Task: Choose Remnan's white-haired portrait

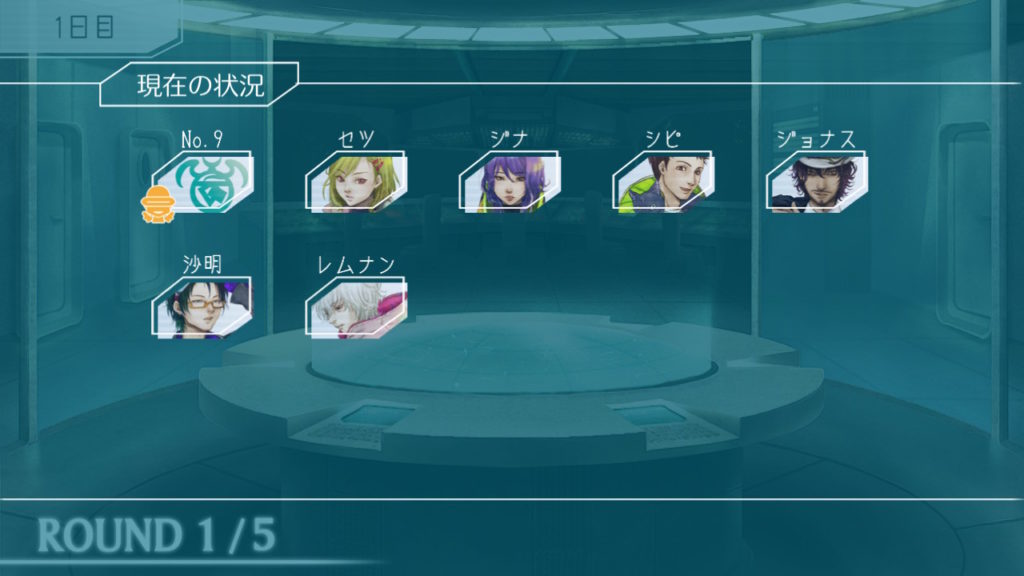Action: [356, 308]
